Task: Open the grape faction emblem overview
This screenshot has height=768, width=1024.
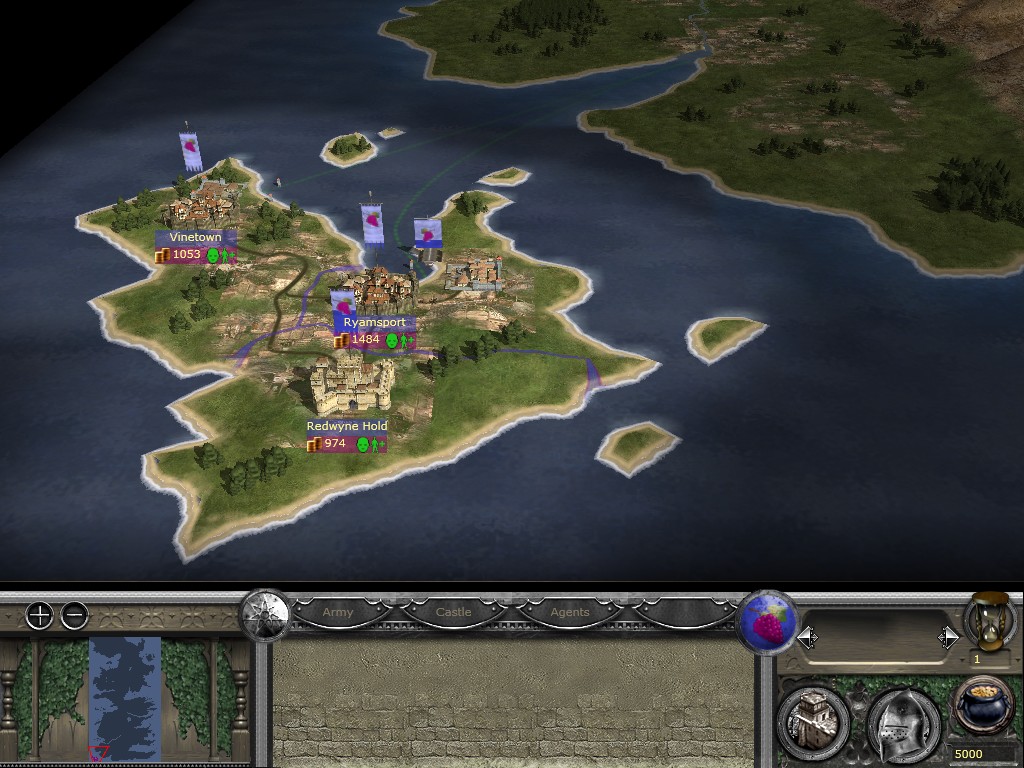Action: point(767,624)
